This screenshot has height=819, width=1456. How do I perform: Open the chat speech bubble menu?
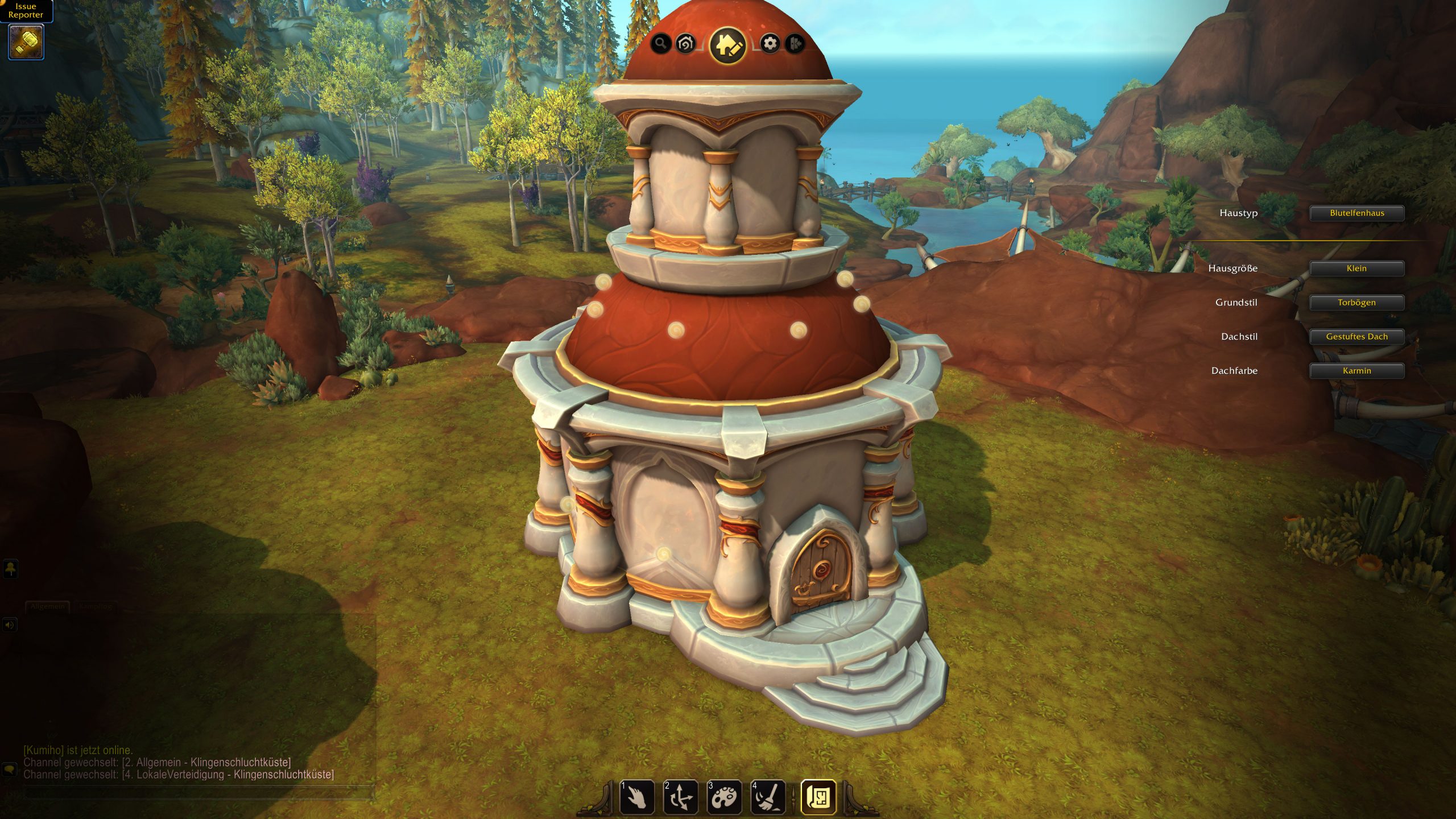click(x=10, y=770)
